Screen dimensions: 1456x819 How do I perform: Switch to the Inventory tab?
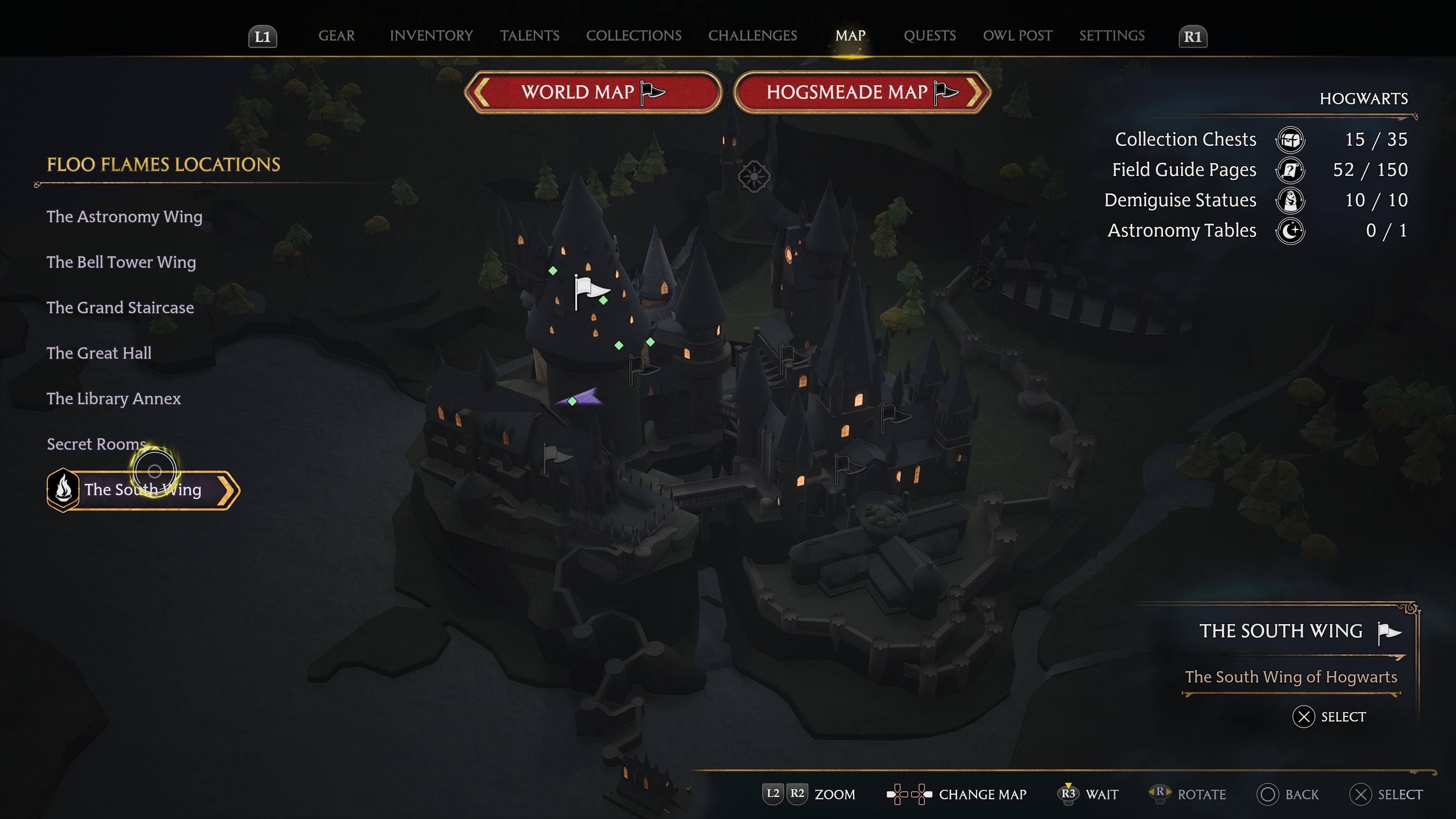click(x=431, y=36)
